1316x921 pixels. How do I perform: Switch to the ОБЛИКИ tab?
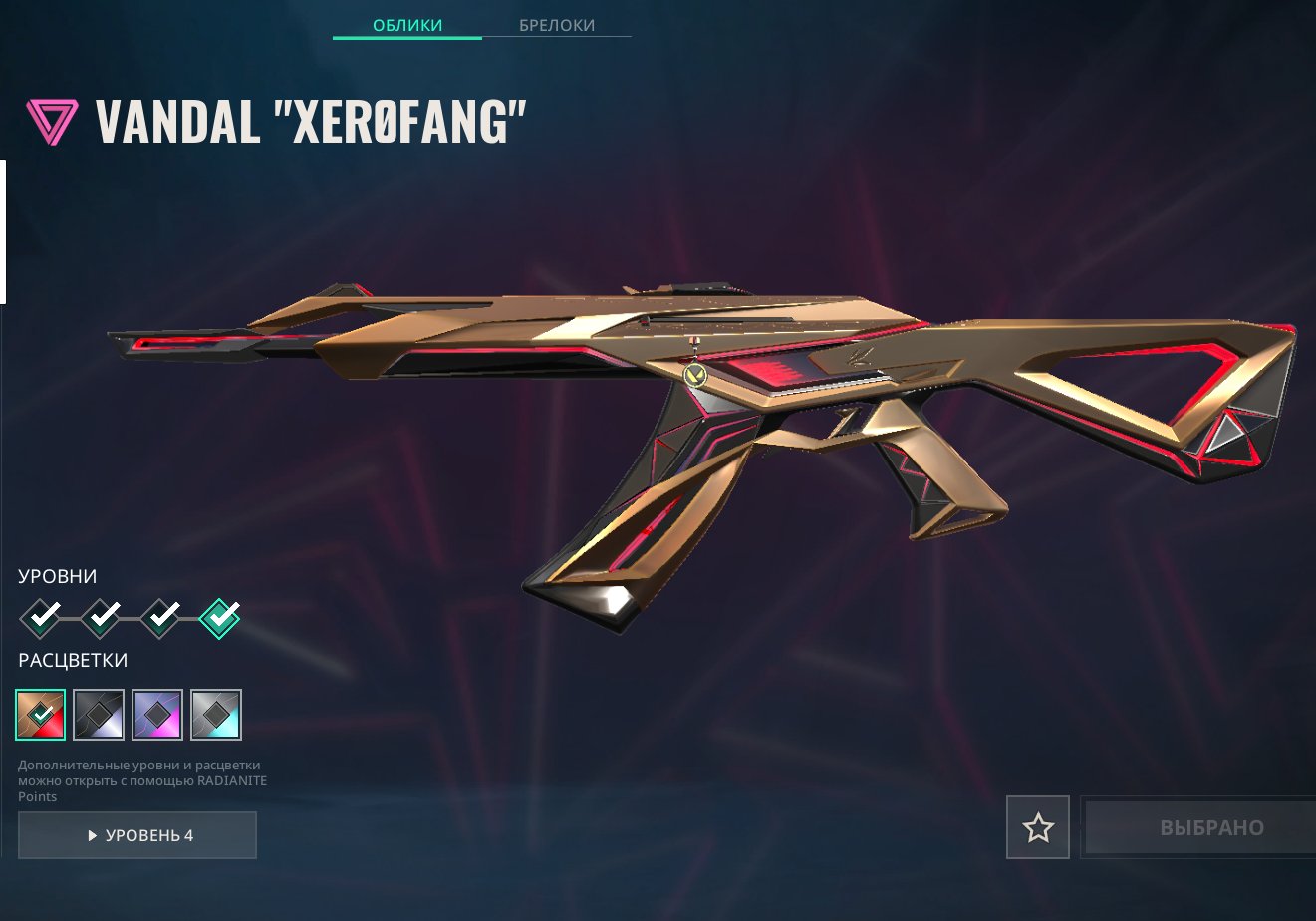pyautogui.click(x=406, y=25)
